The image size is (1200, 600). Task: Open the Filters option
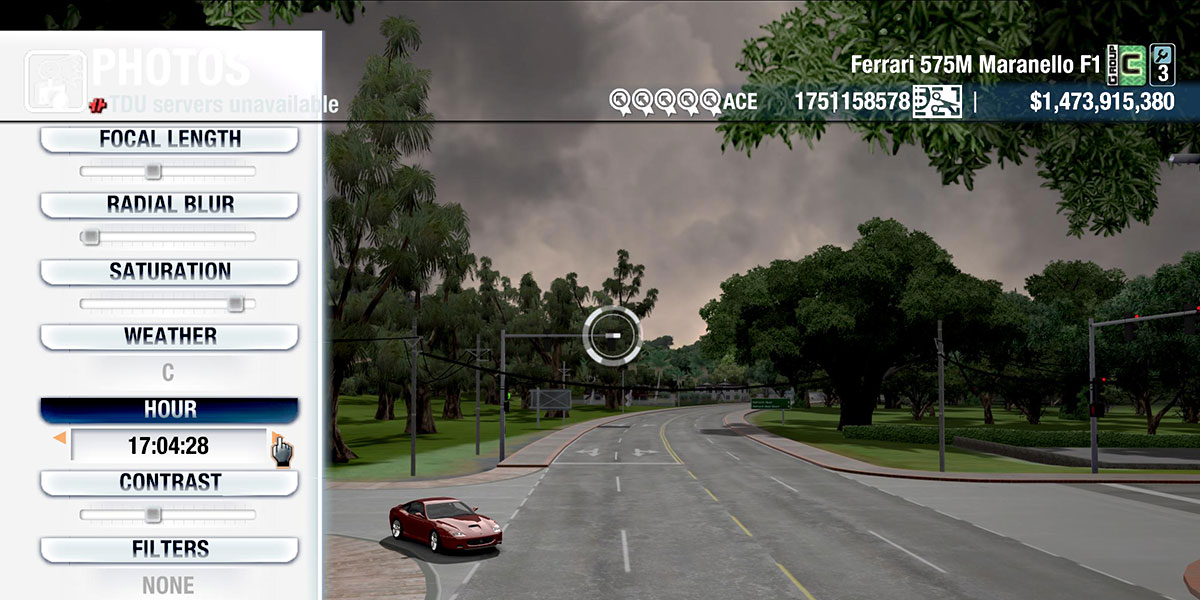[169, 549]
